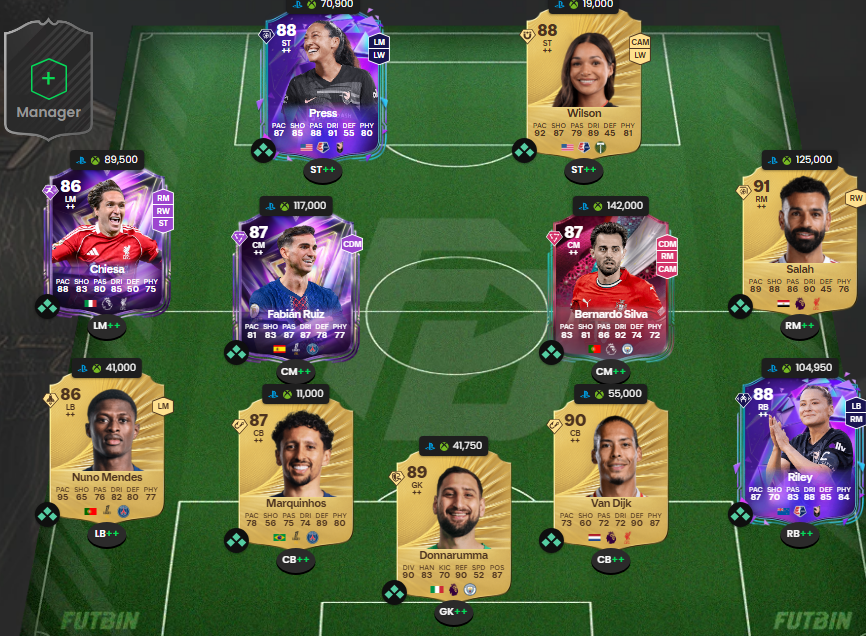Open the Marquinhos centre-back card
This screenshot has width=866, height=636.
pos(295,468)
